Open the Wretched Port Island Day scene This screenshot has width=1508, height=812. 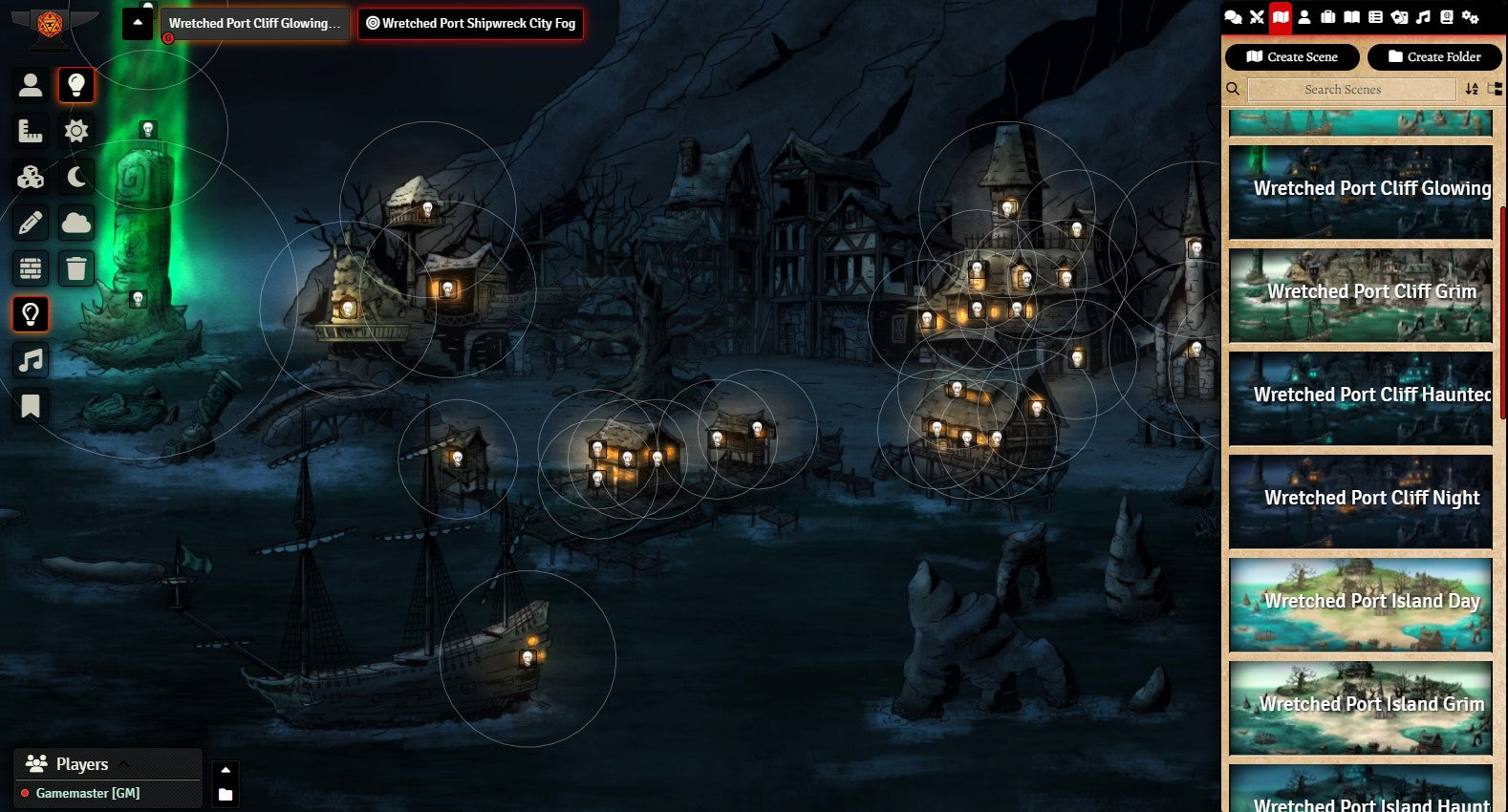(1360, 605)
